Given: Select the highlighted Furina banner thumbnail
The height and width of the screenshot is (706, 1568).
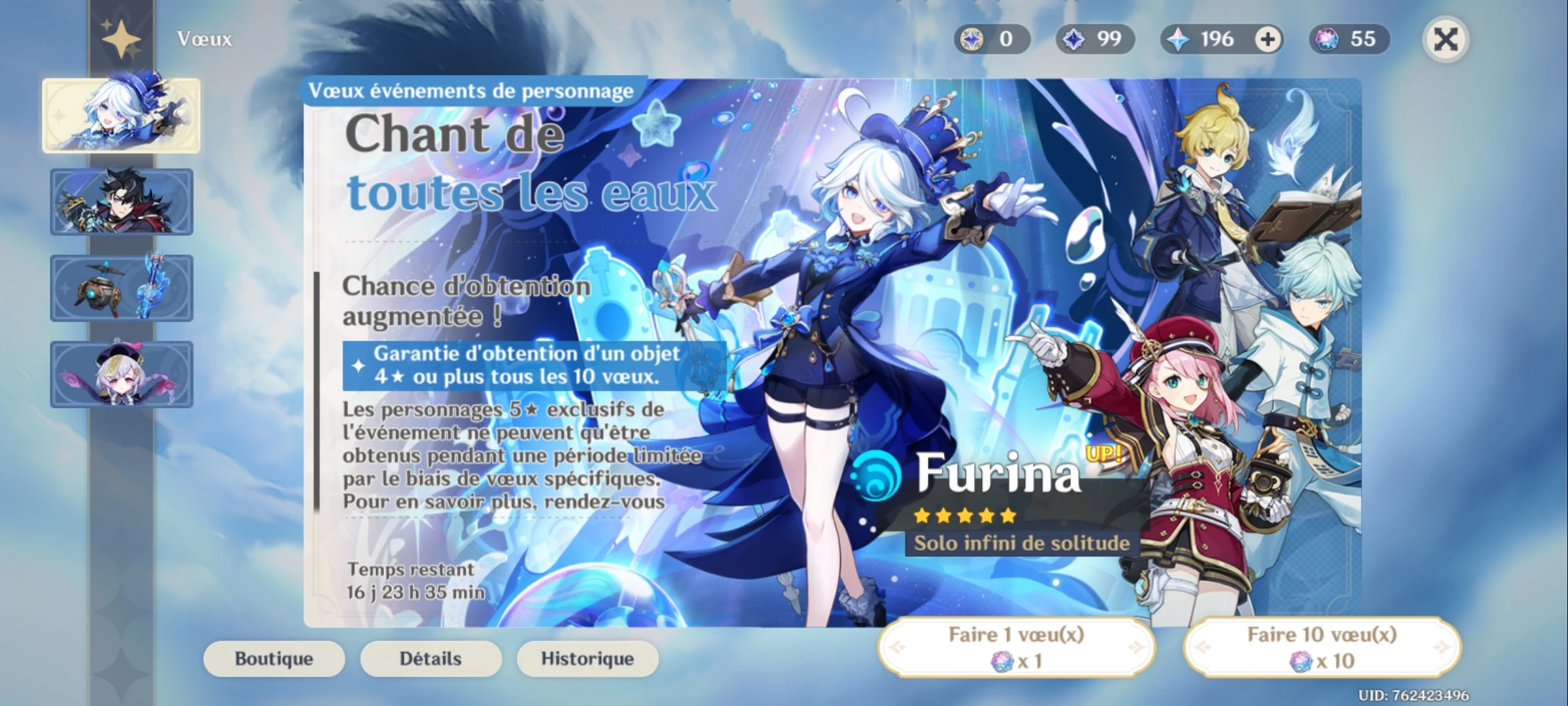Looking at the screenshot, I should tap(122, 114).
